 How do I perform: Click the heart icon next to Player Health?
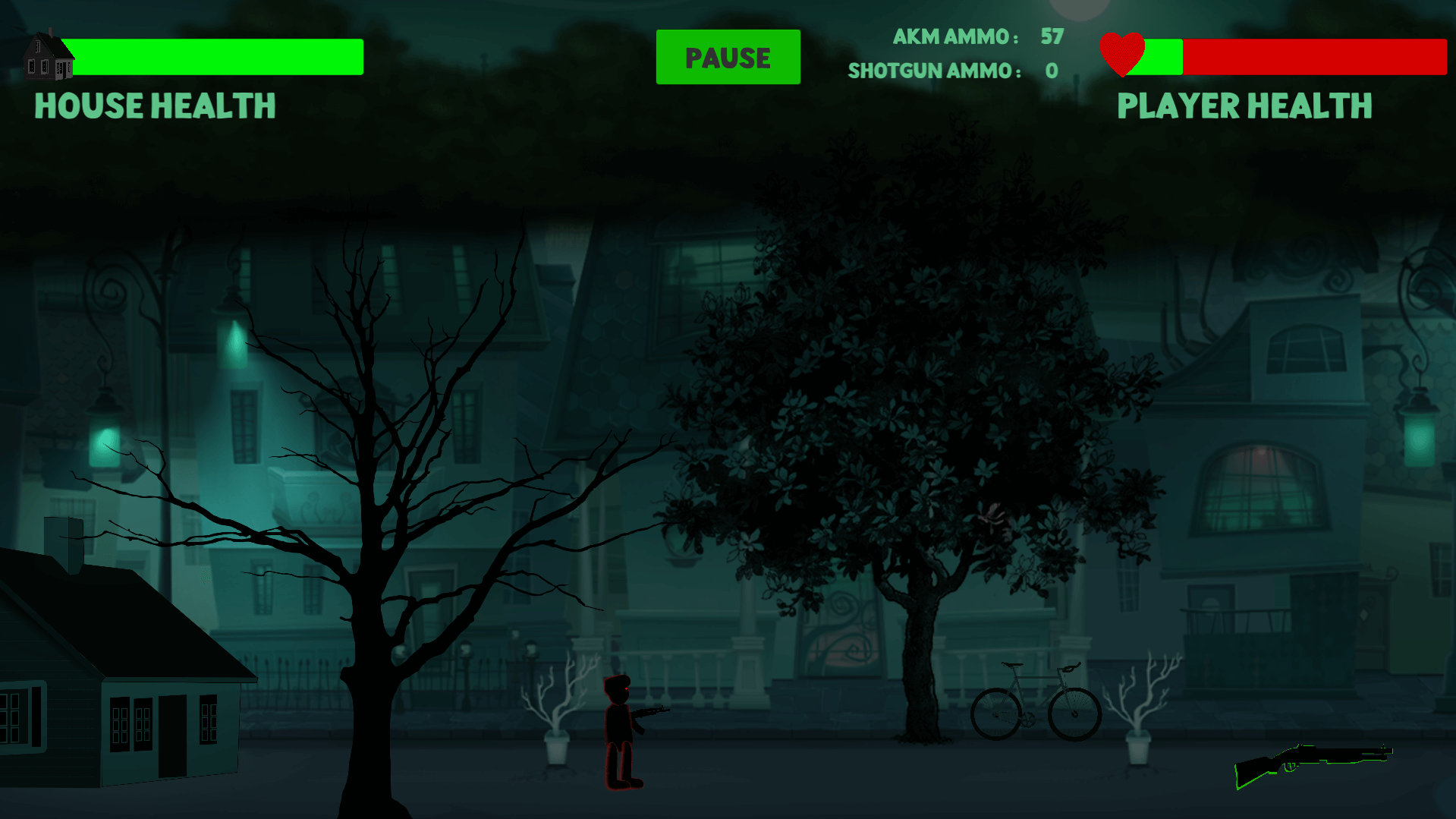pyautogui.click(x=1123, y=53)
